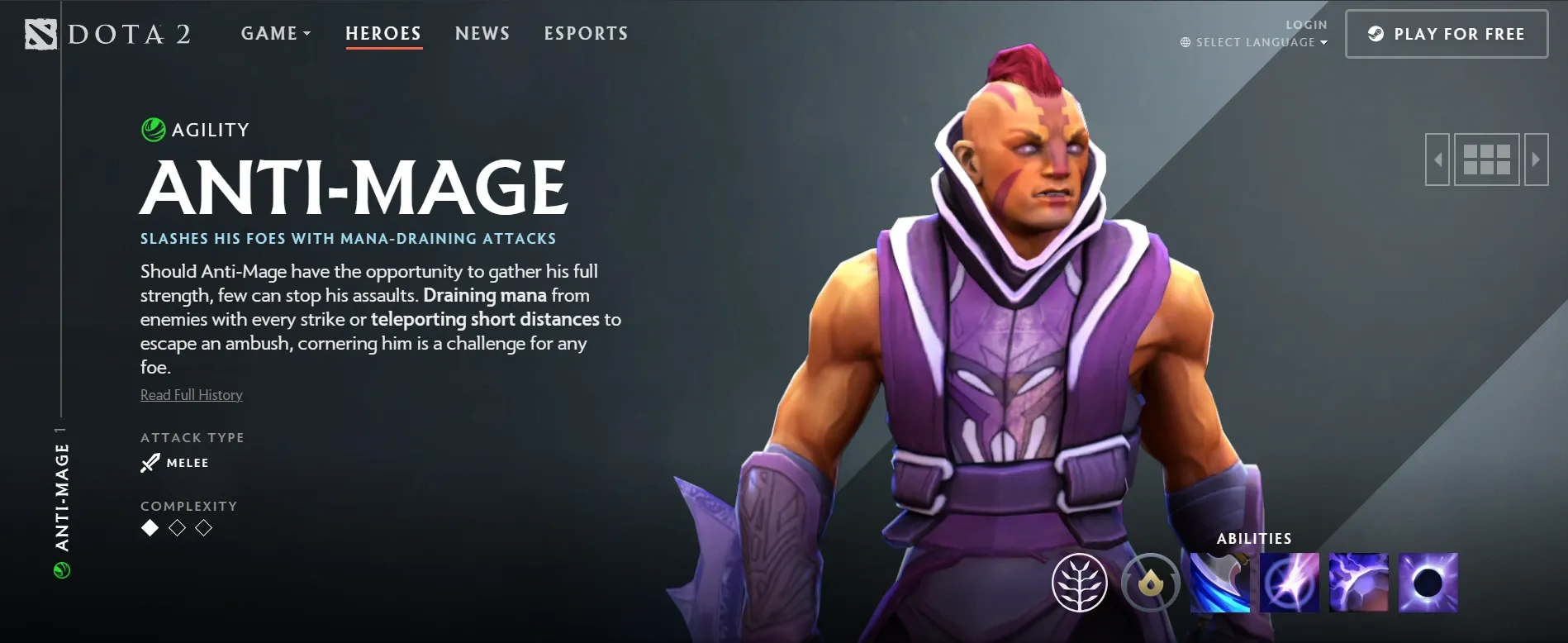Viewport: 1568px width, 643px height.
Task: Select the first Complexity diamond
Action: [150, 528]
